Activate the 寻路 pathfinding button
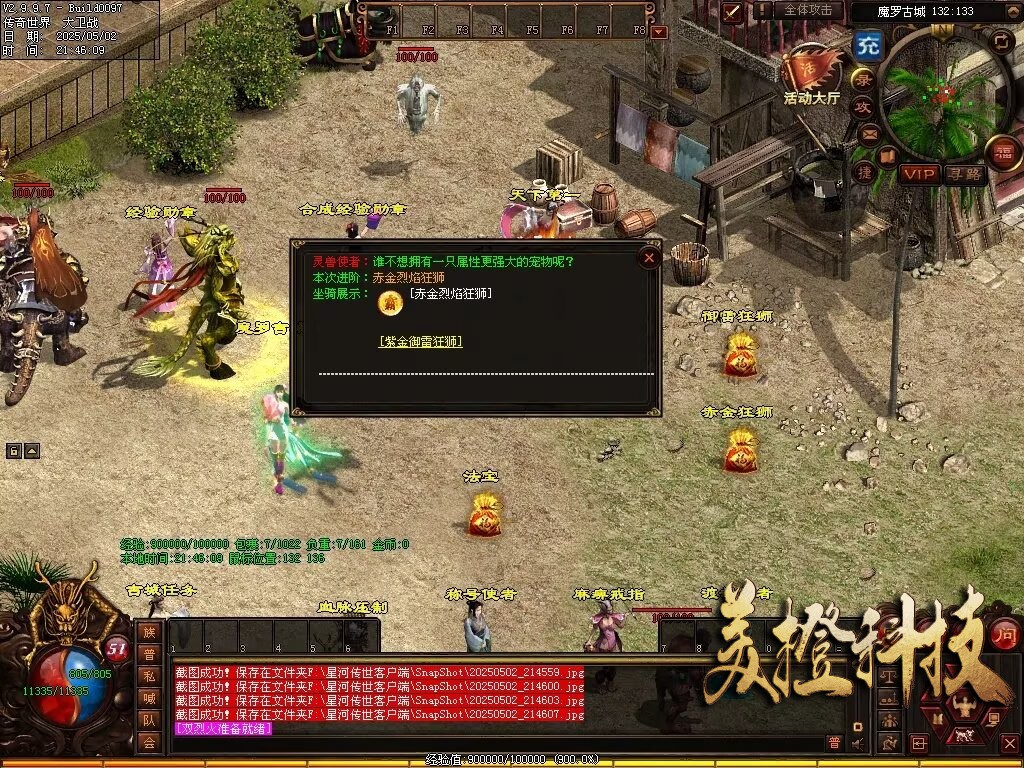1024x768 pixels. coord(965,174)
